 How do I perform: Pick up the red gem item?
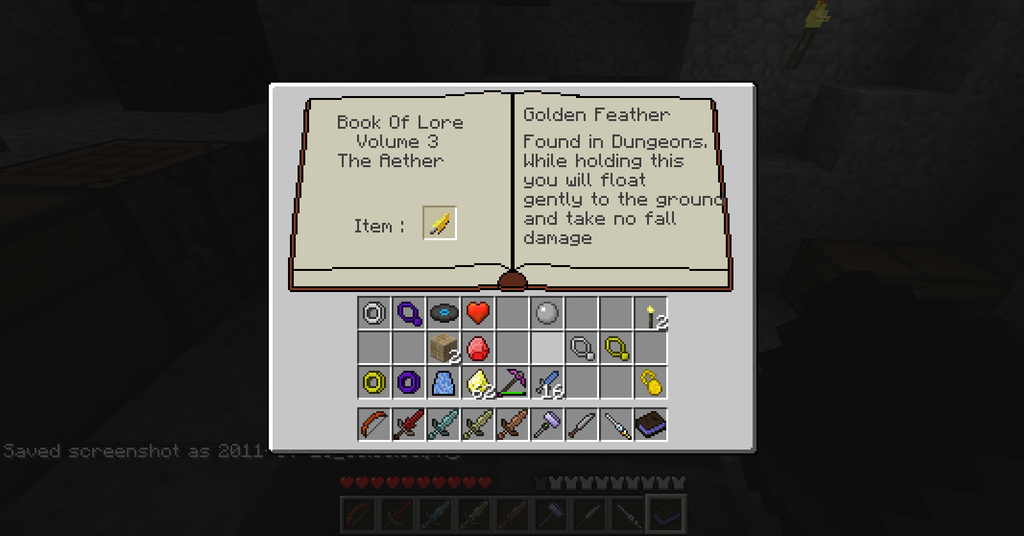pyautogui.click(x=477, y=348)
